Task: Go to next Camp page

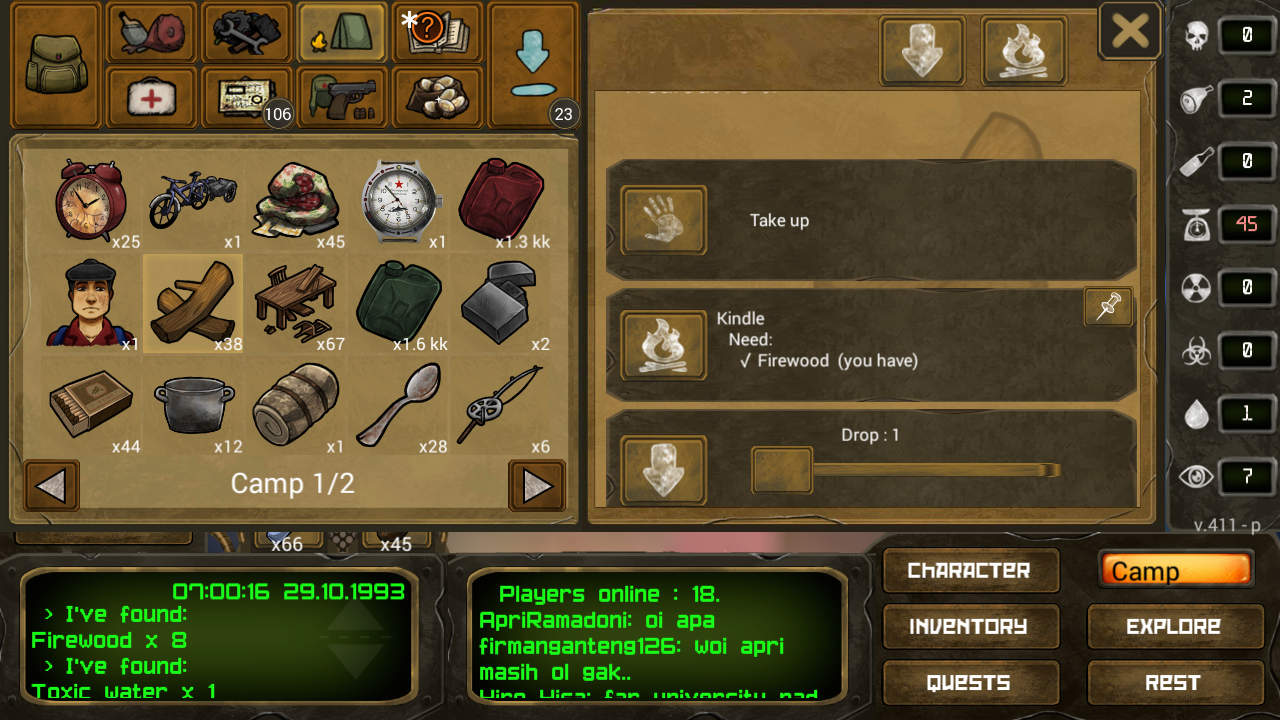Action: [x=537, y=486]
